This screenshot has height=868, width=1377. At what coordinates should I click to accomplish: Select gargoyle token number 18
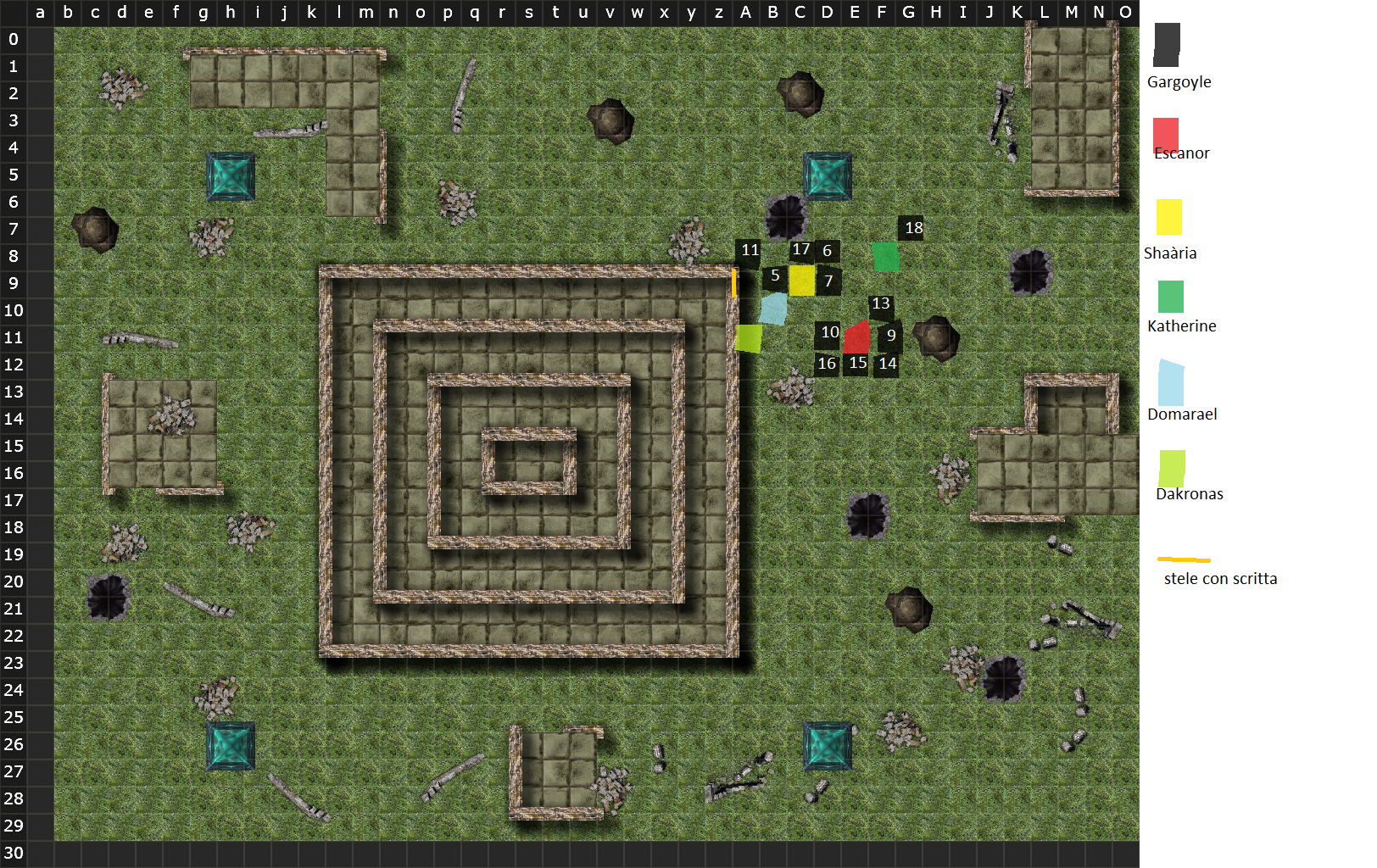pos(911,227)
